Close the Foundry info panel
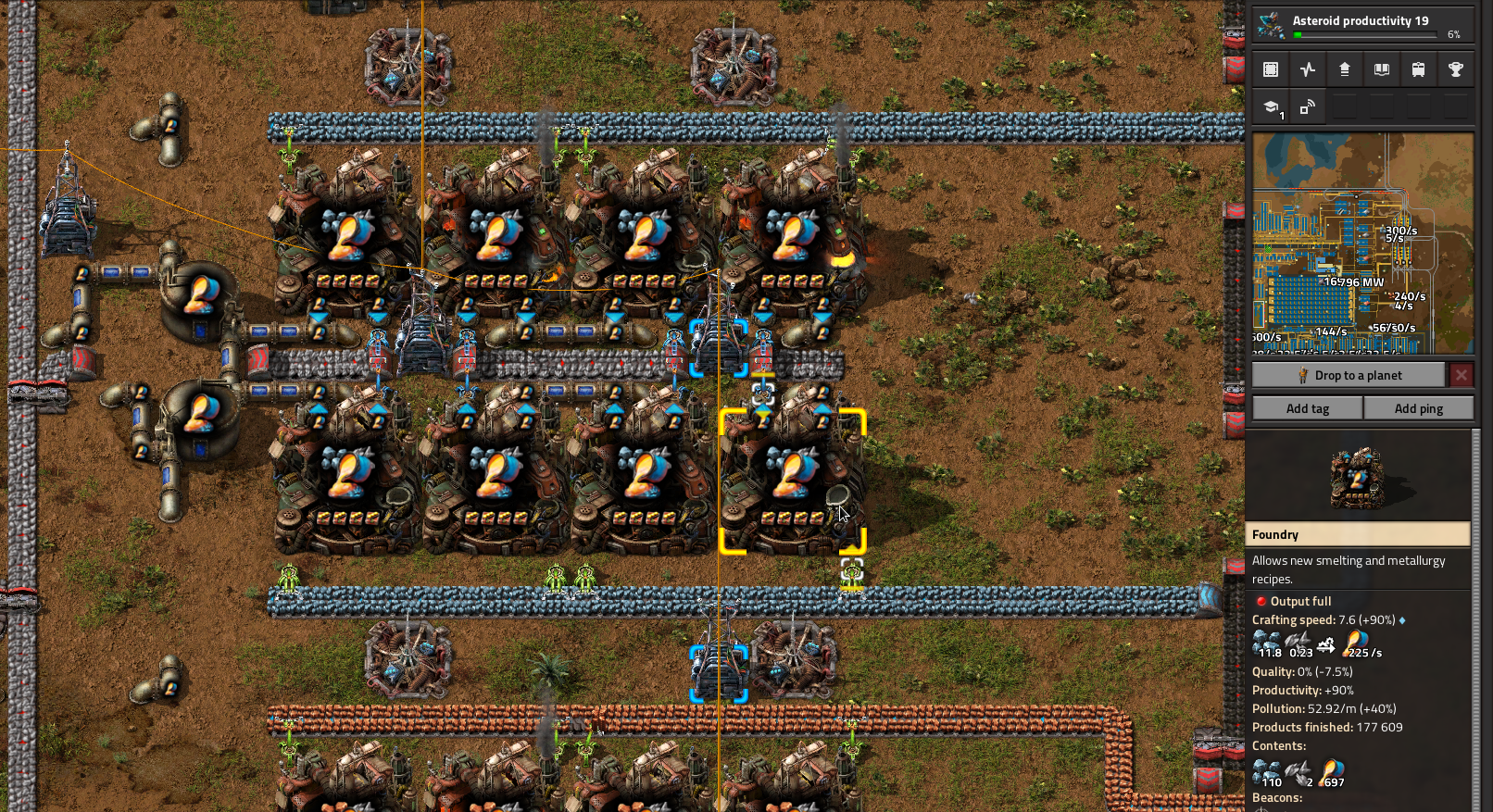Screen dimensions: 1493x812 click(x=1462, y=374)
